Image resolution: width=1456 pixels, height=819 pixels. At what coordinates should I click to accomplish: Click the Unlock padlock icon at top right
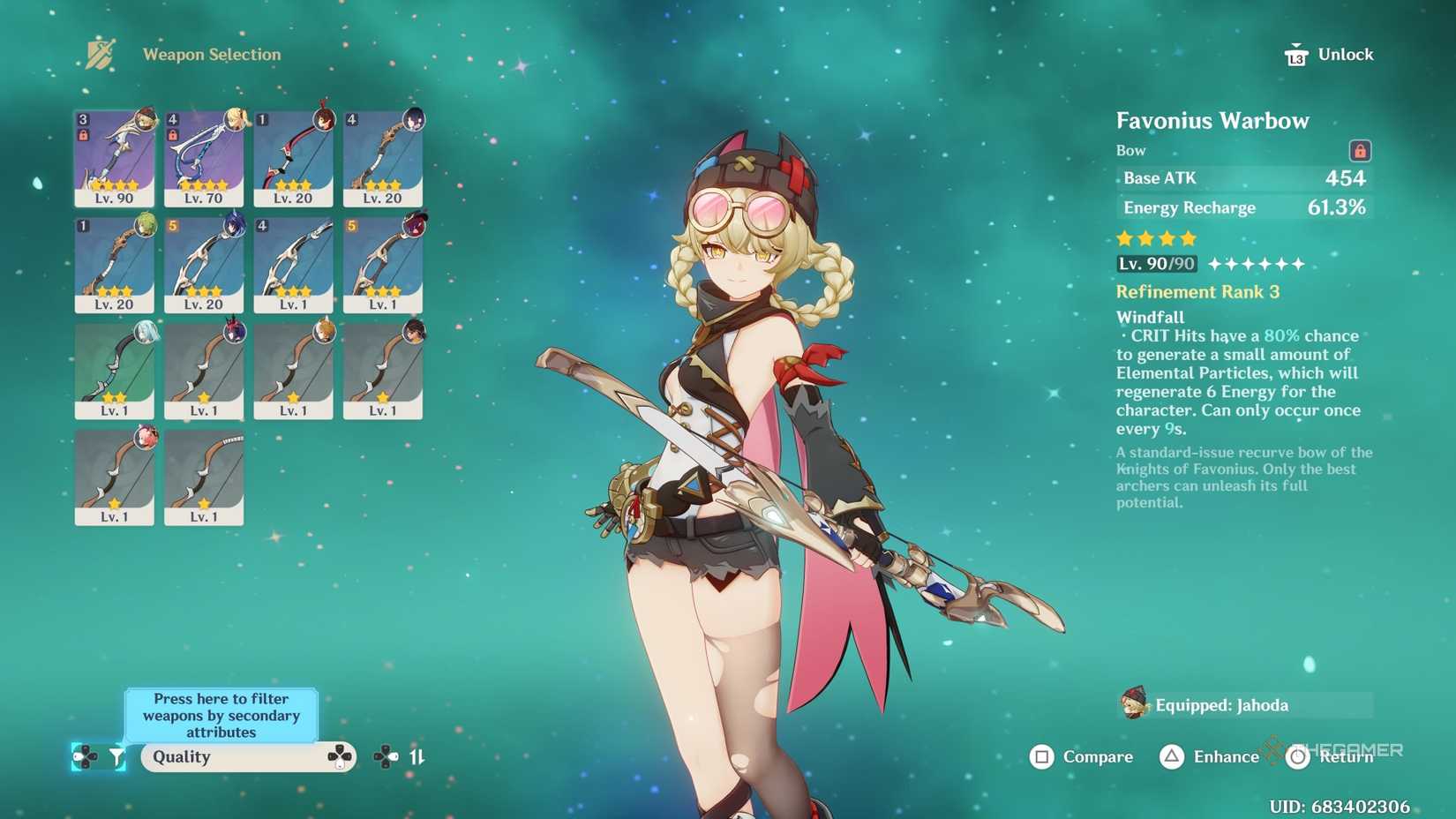coord(1295,53)
